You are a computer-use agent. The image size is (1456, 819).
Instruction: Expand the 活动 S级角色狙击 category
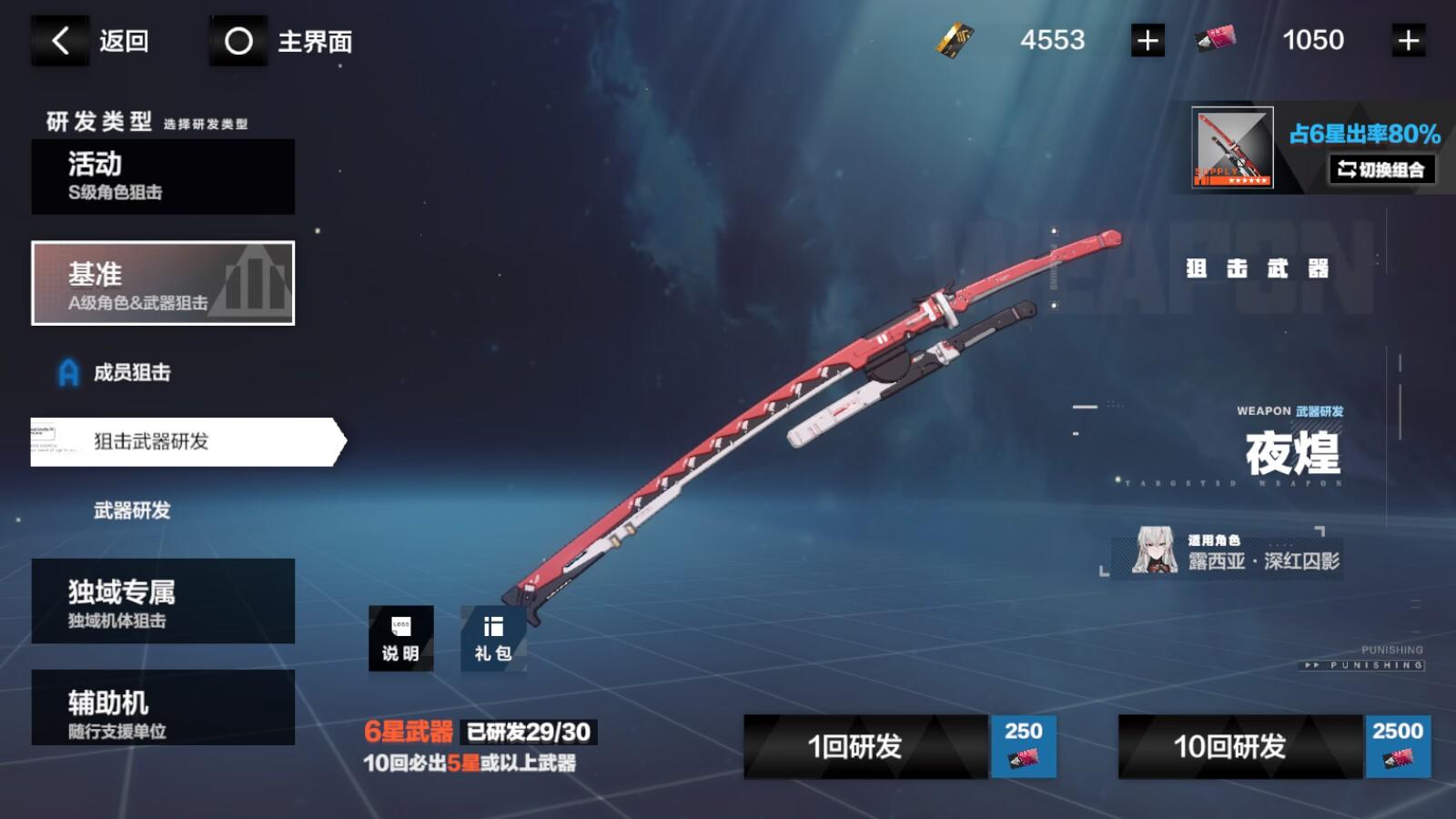tap(162, 177)
